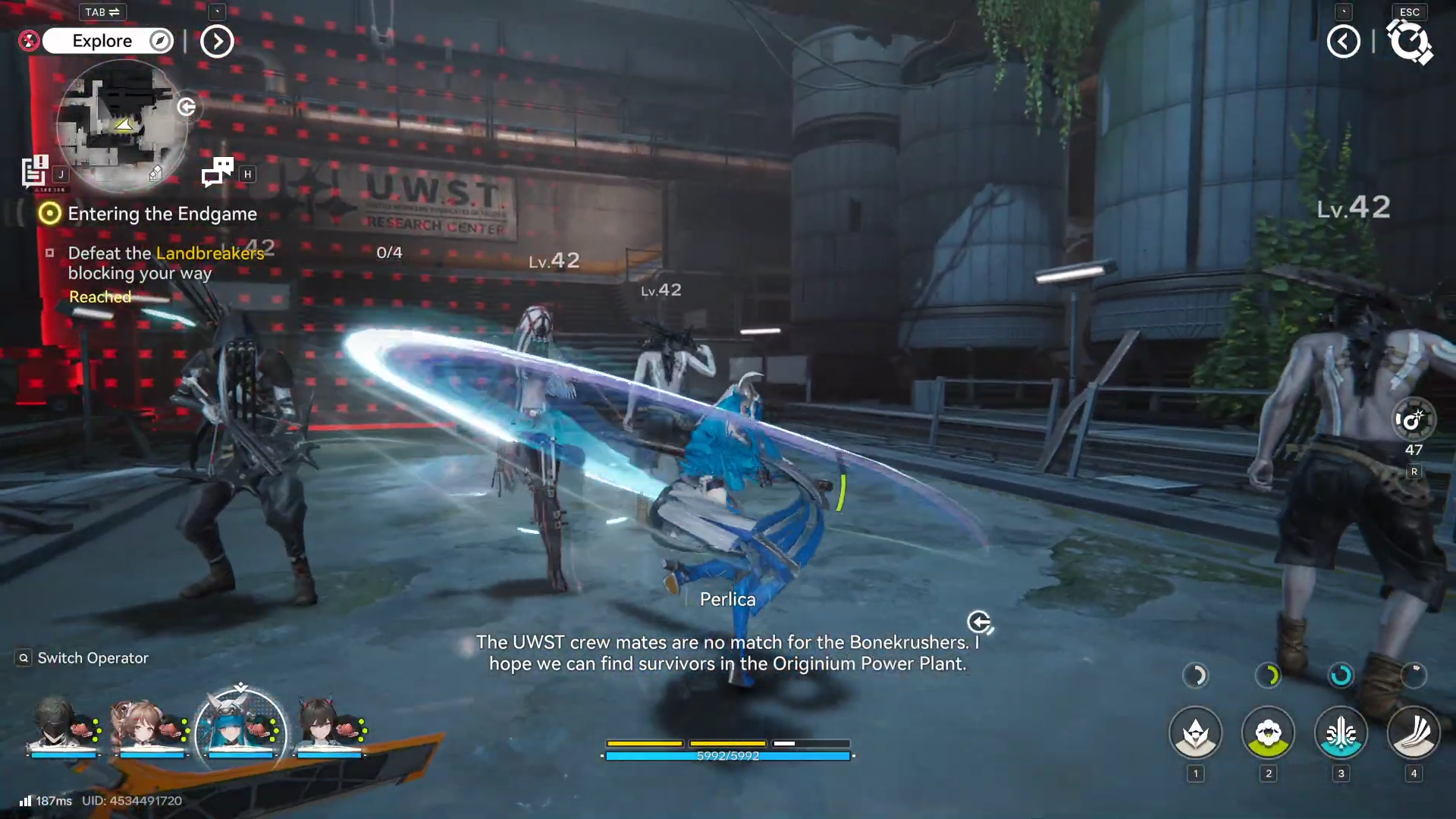
Task: Activate the green sheep skill in slot 2
Action: coord(1268,733)
